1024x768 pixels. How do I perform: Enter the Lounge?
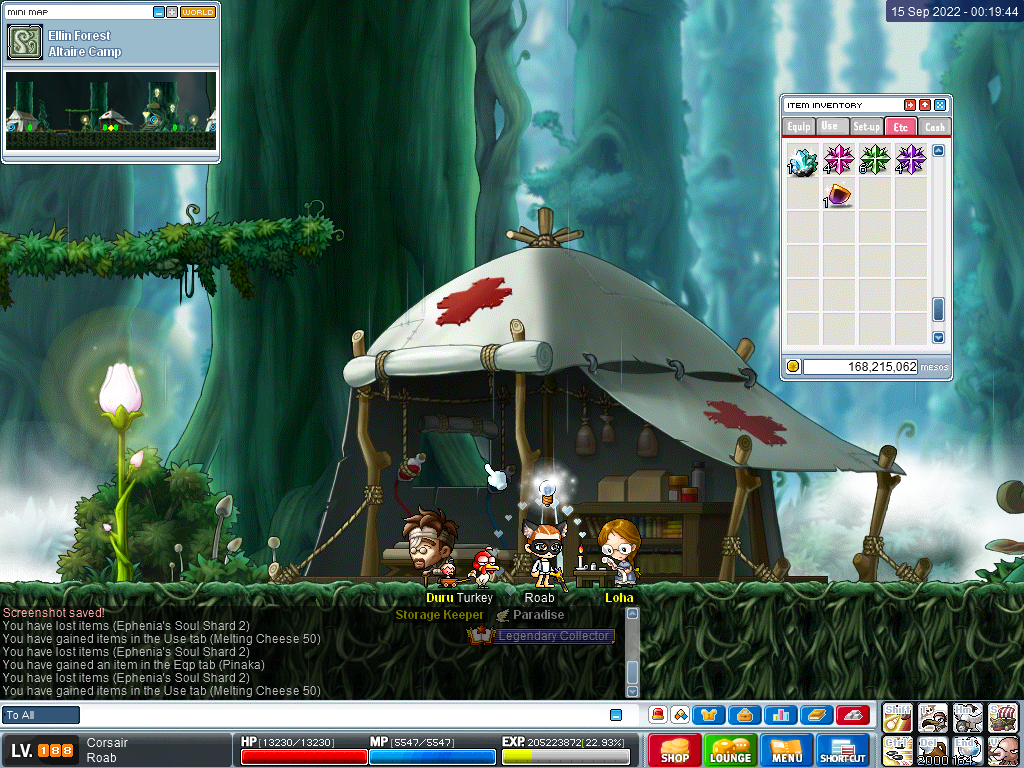click(x=730, y=749)
